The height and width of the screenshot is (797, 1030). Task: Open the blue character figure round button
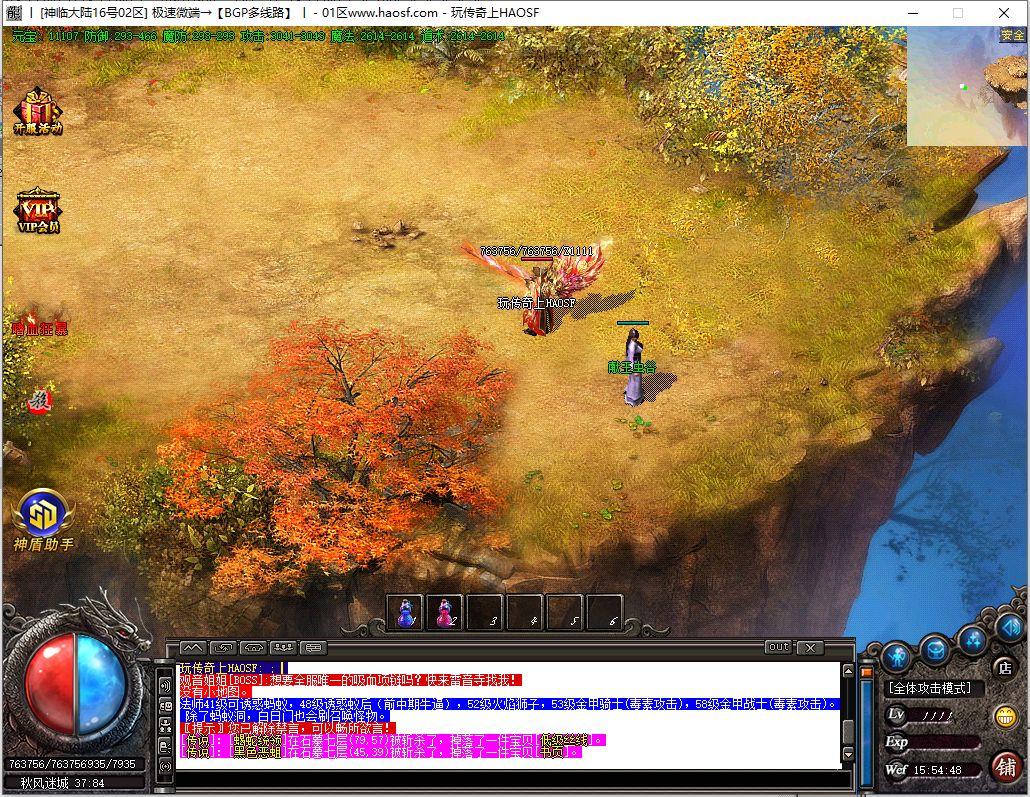tap(895, 656)
